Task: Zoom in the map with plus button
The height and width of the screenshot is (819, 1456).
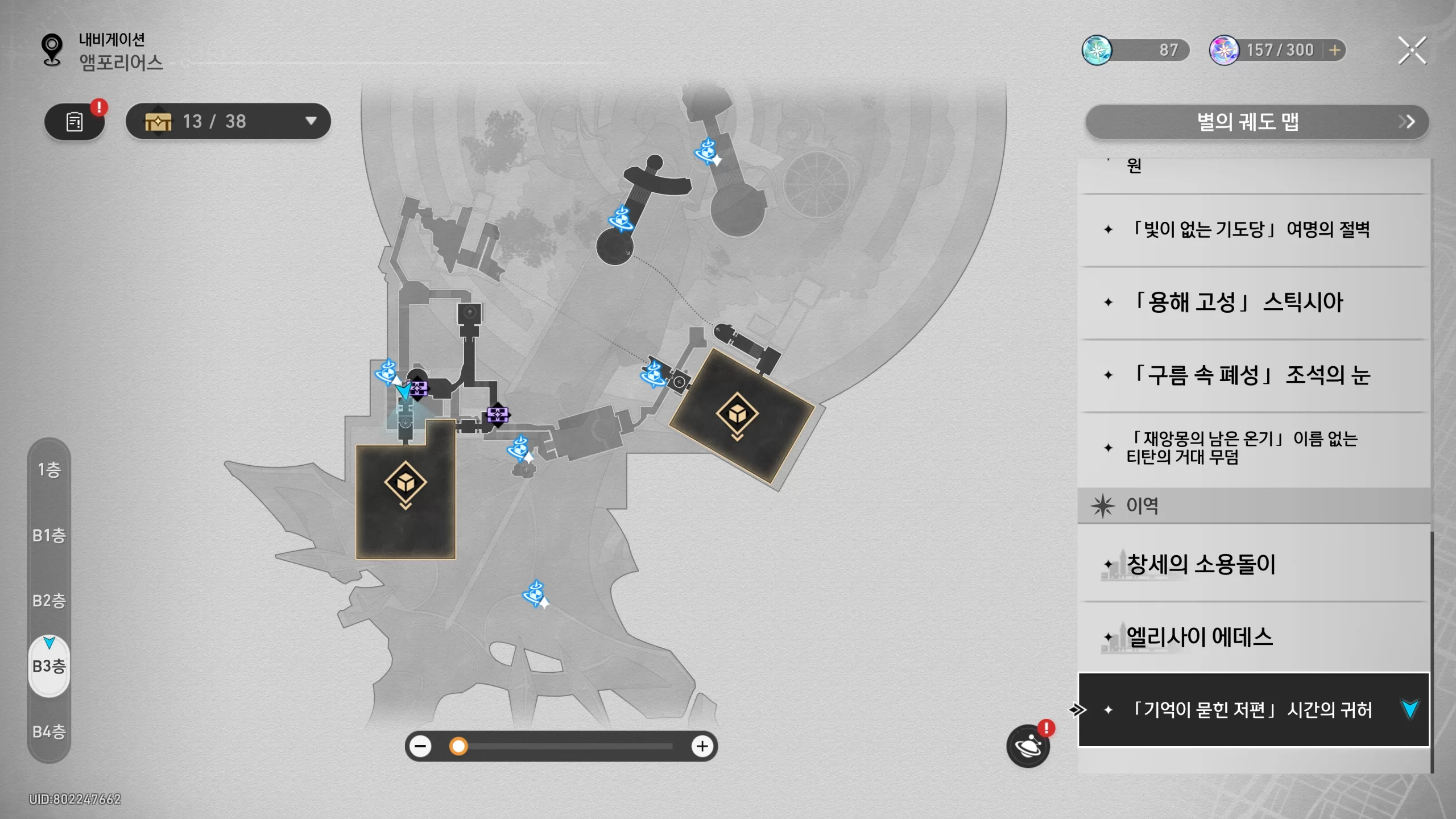Action: point(702,746)
